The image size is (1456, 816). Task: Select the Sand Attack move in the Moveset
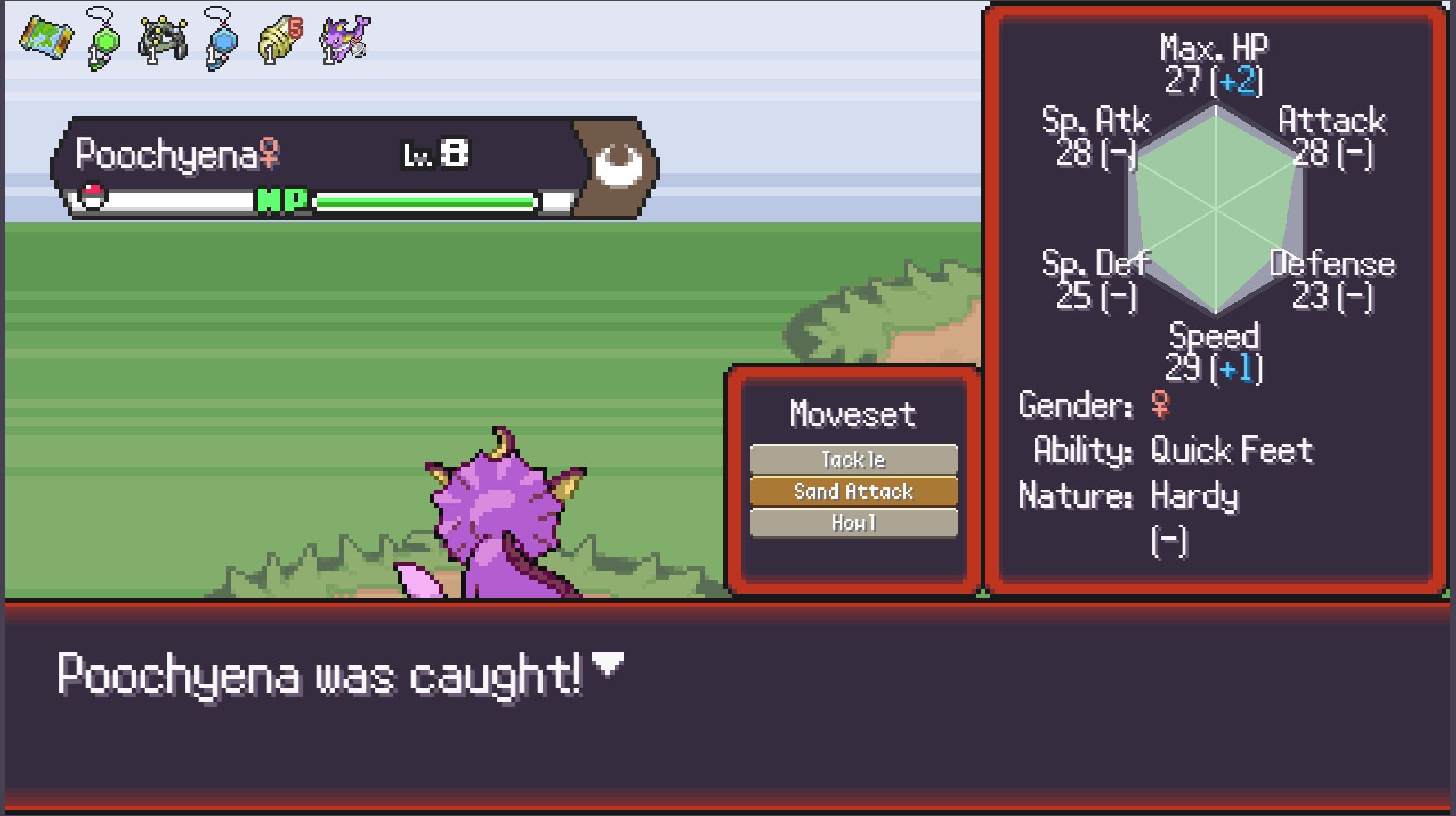point(853,491)
